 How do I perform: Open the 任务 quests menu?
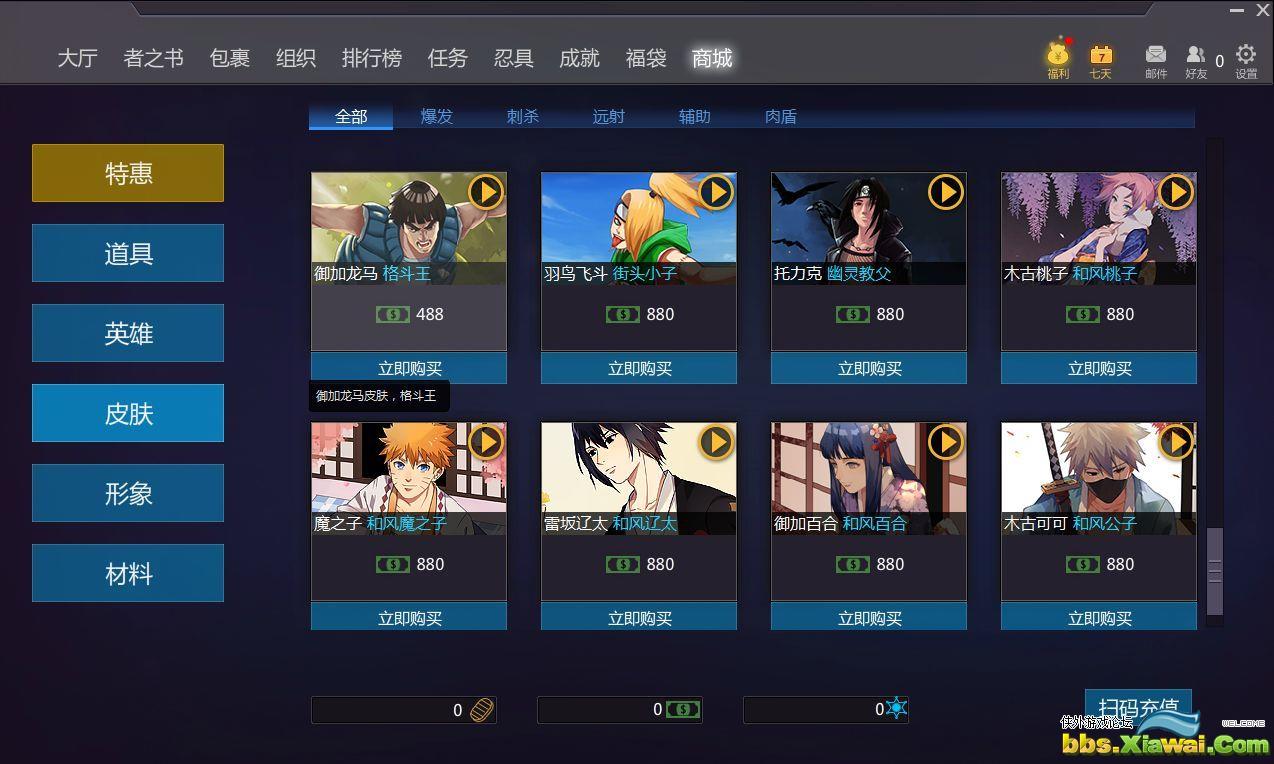pyautogui.click(x=447, y=58)
